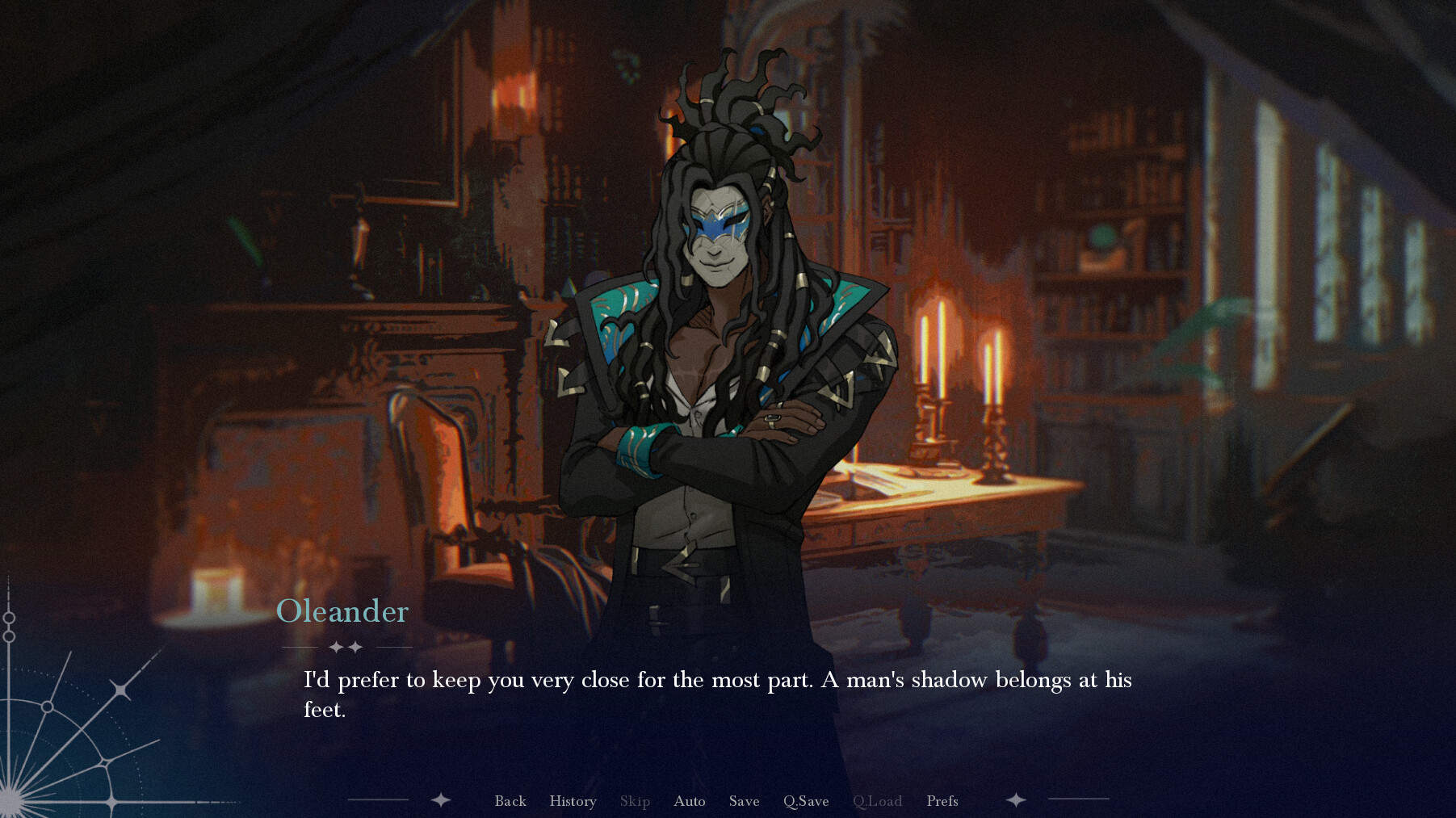
Task: Enable Auto-forward mode
Action: click(689, 801)
